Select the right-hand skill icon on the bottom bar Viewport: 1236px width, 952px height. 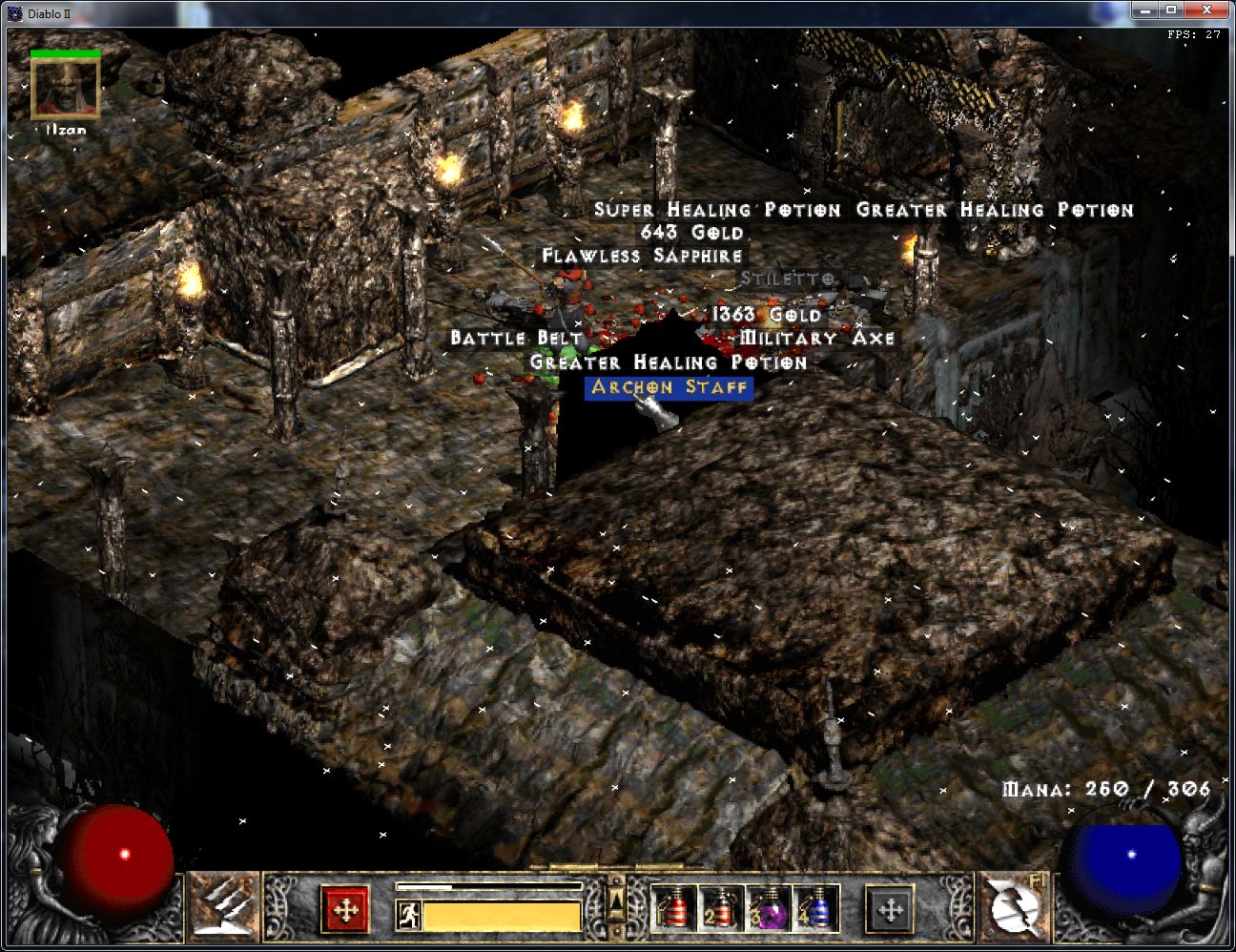(1014, 910)
